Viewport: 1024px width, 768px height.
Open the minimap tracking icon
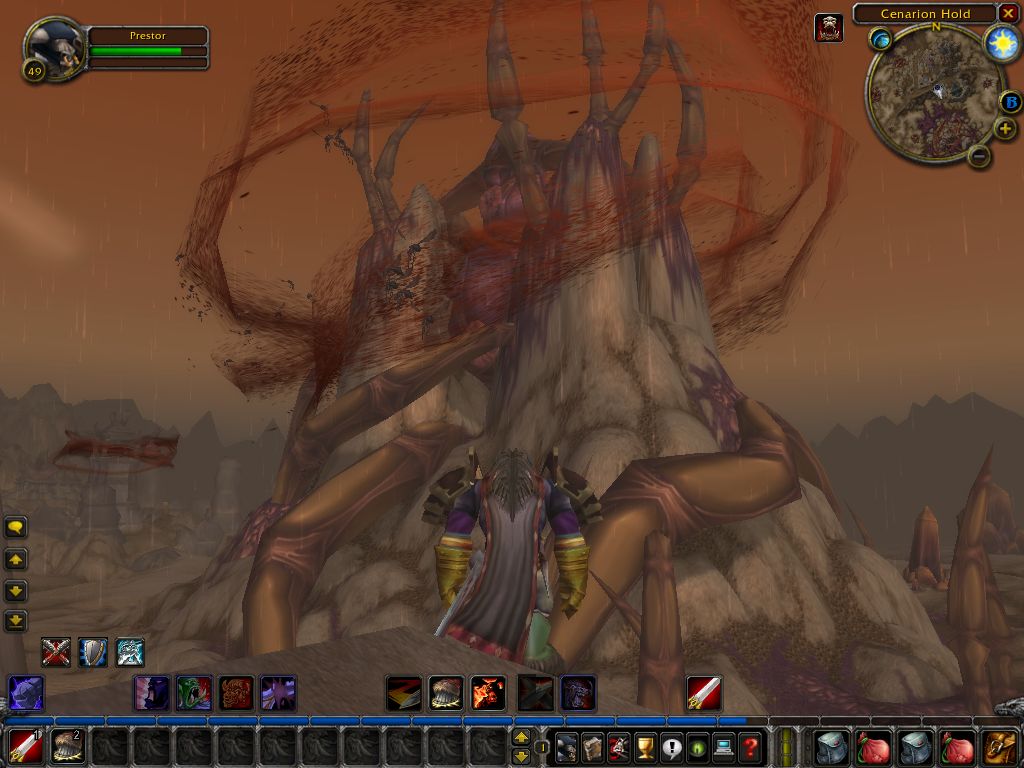point(880,40)
